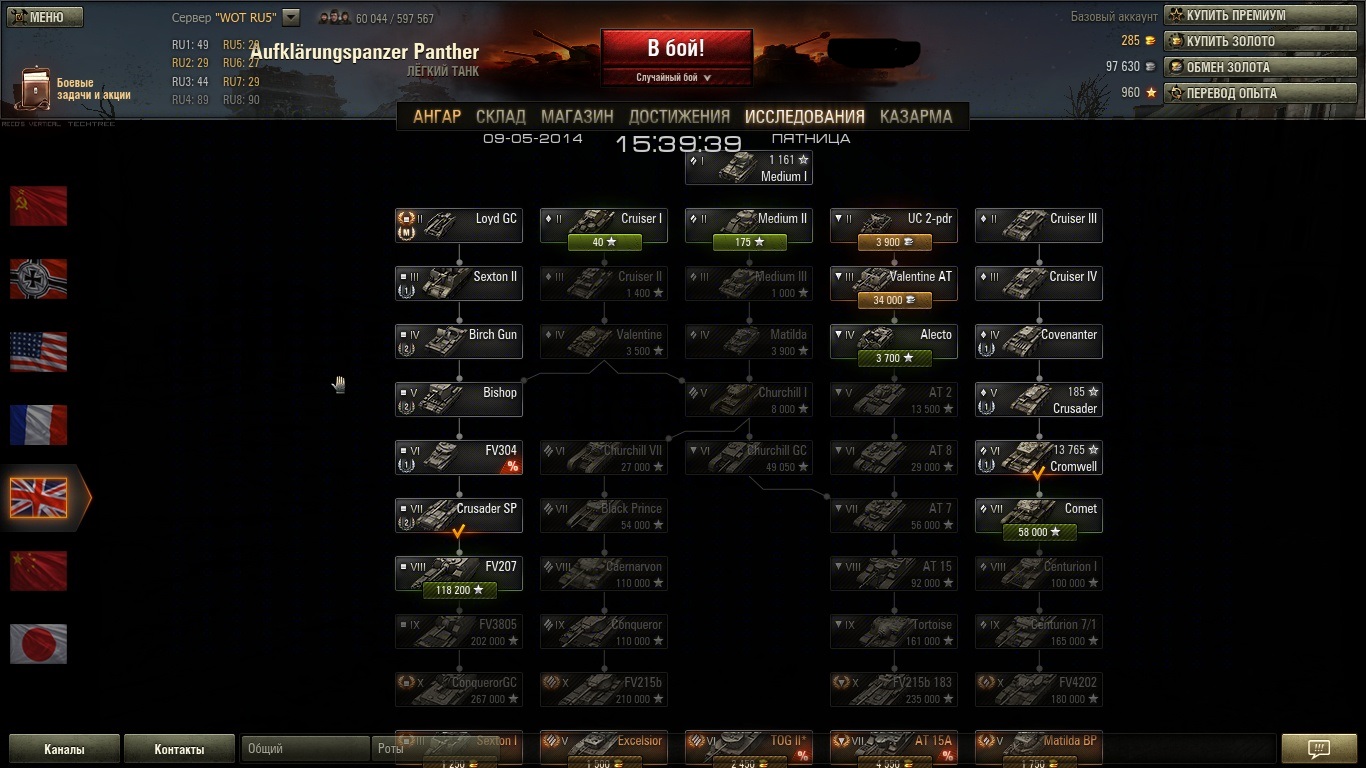The image size is (1366, 768).
Task: Open the Контакты contacts button
Action: [179, 749]
